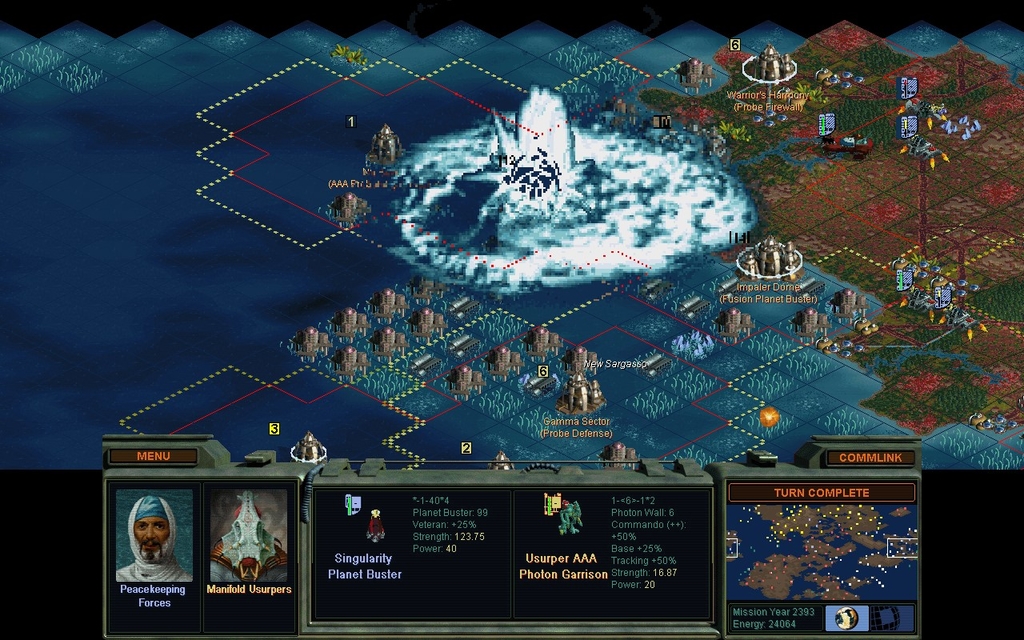The width and height of the screenshot is (1024, 640).
Task: Click on the world minimap
Action: [x=820, y=552]
